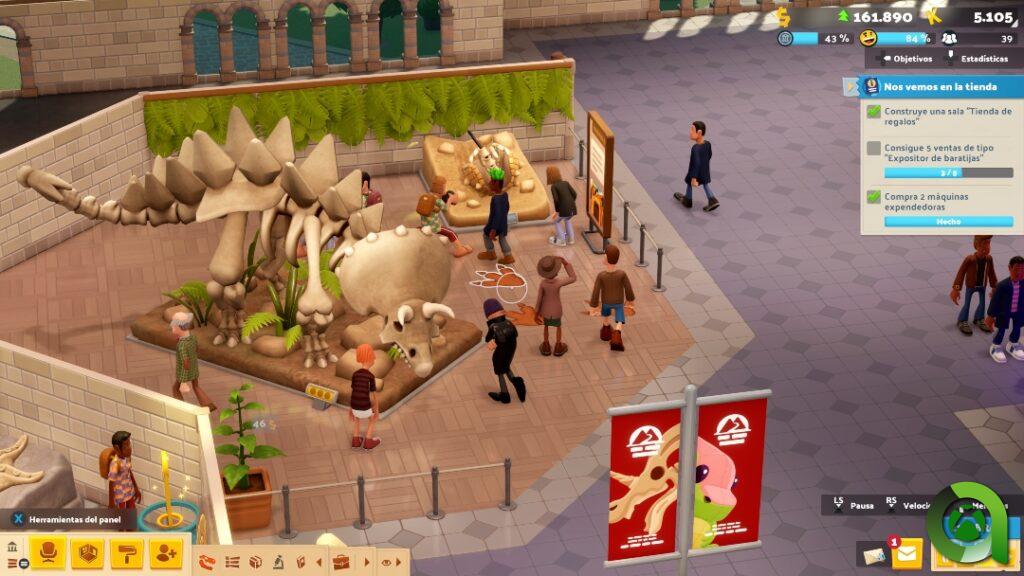Image resolution: width=1024 pixels, height=576 pixels.
Task: Select the "Expositor de baratijas" sales objective
Action: pos(938,160)
